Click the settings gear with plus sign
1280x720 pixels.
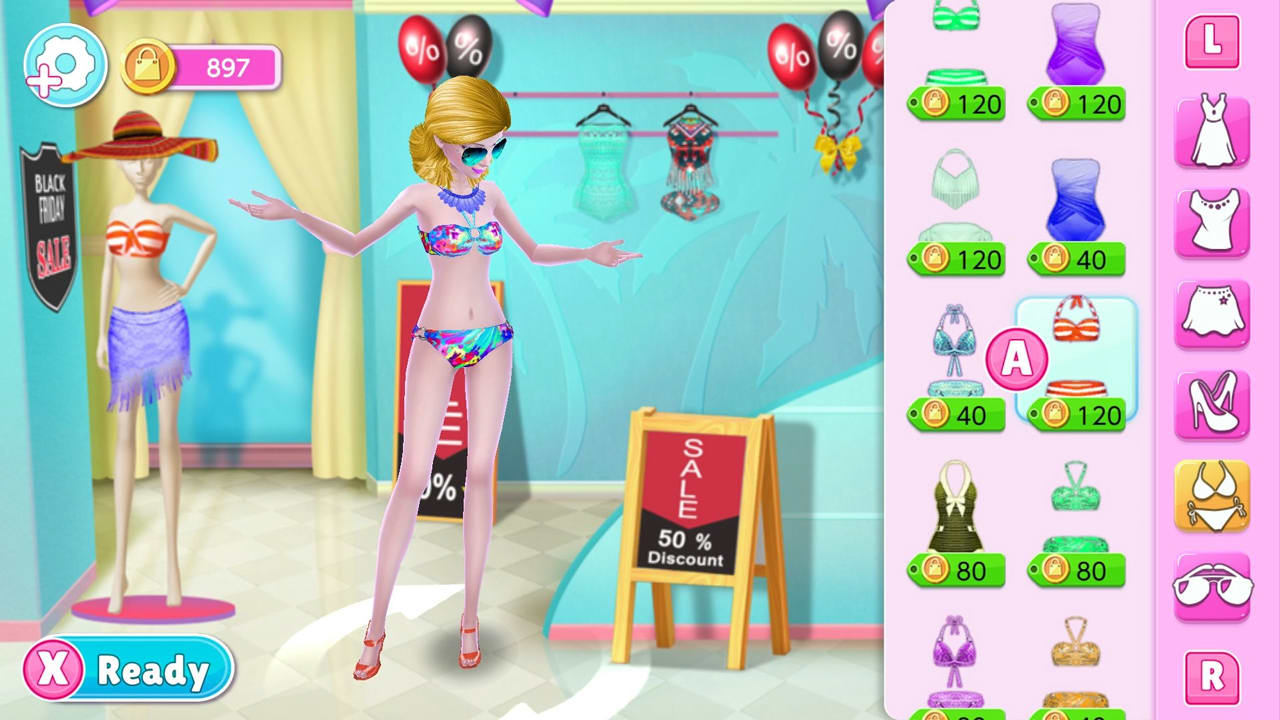pyautogui.click(x=64, y=62)
